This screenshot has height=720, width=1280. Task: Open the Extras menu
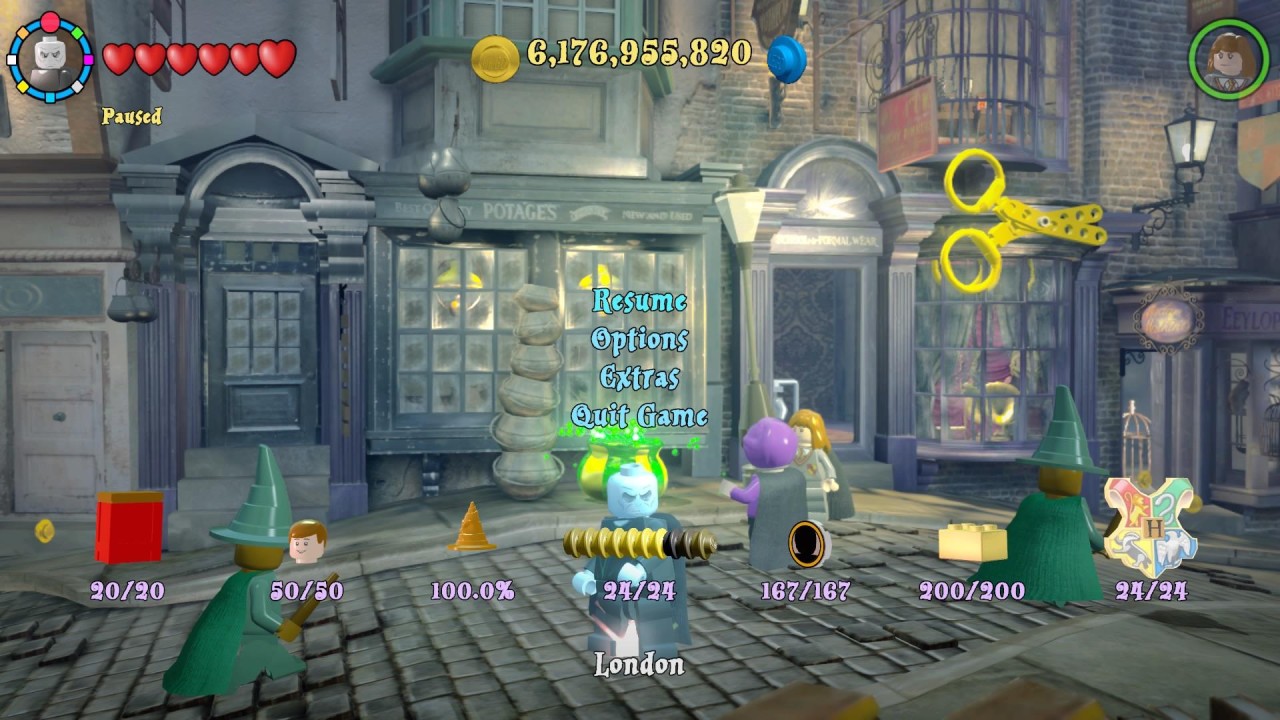[x=639, y=378]
